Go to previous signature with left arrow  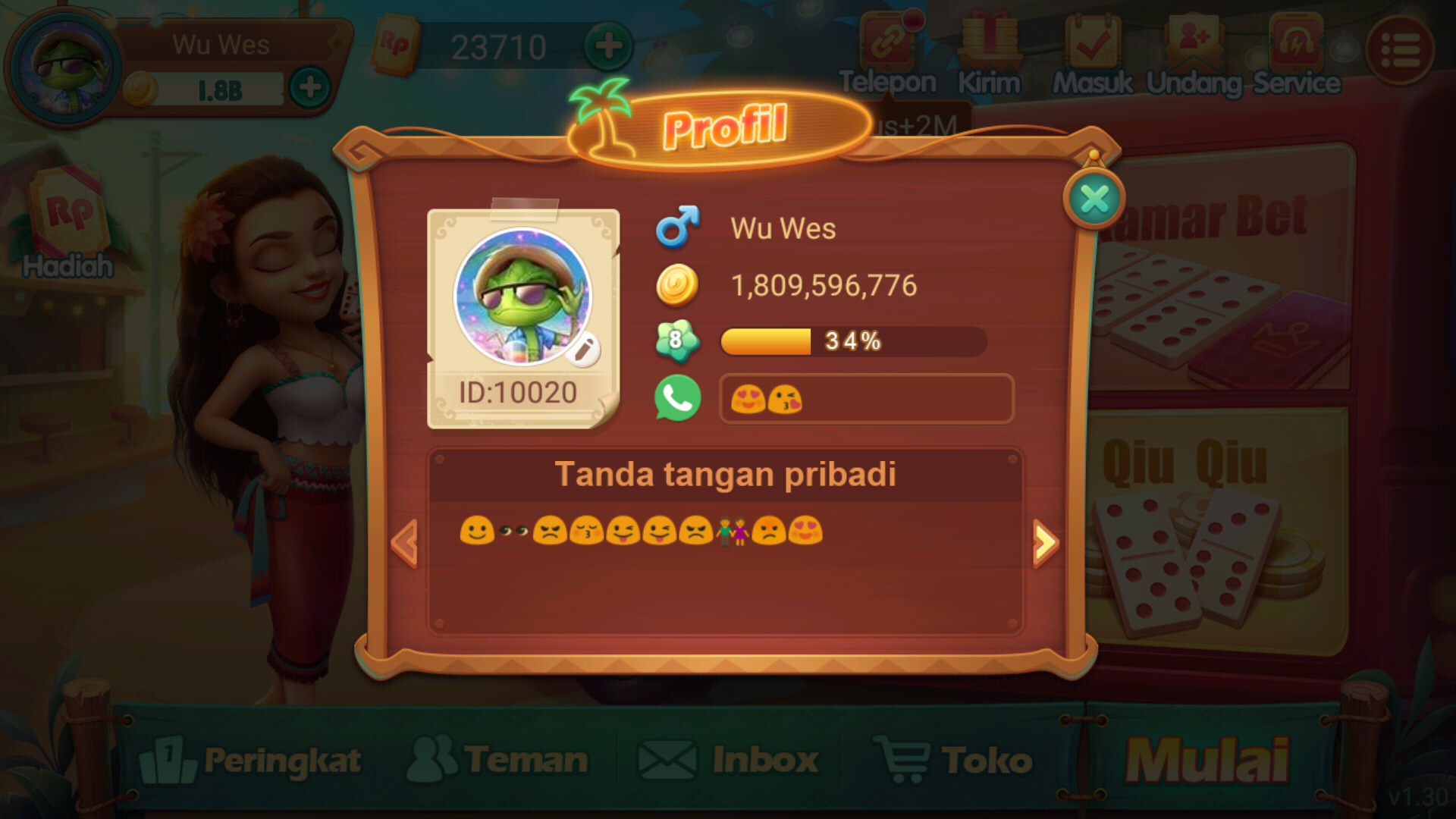[405, 543]
